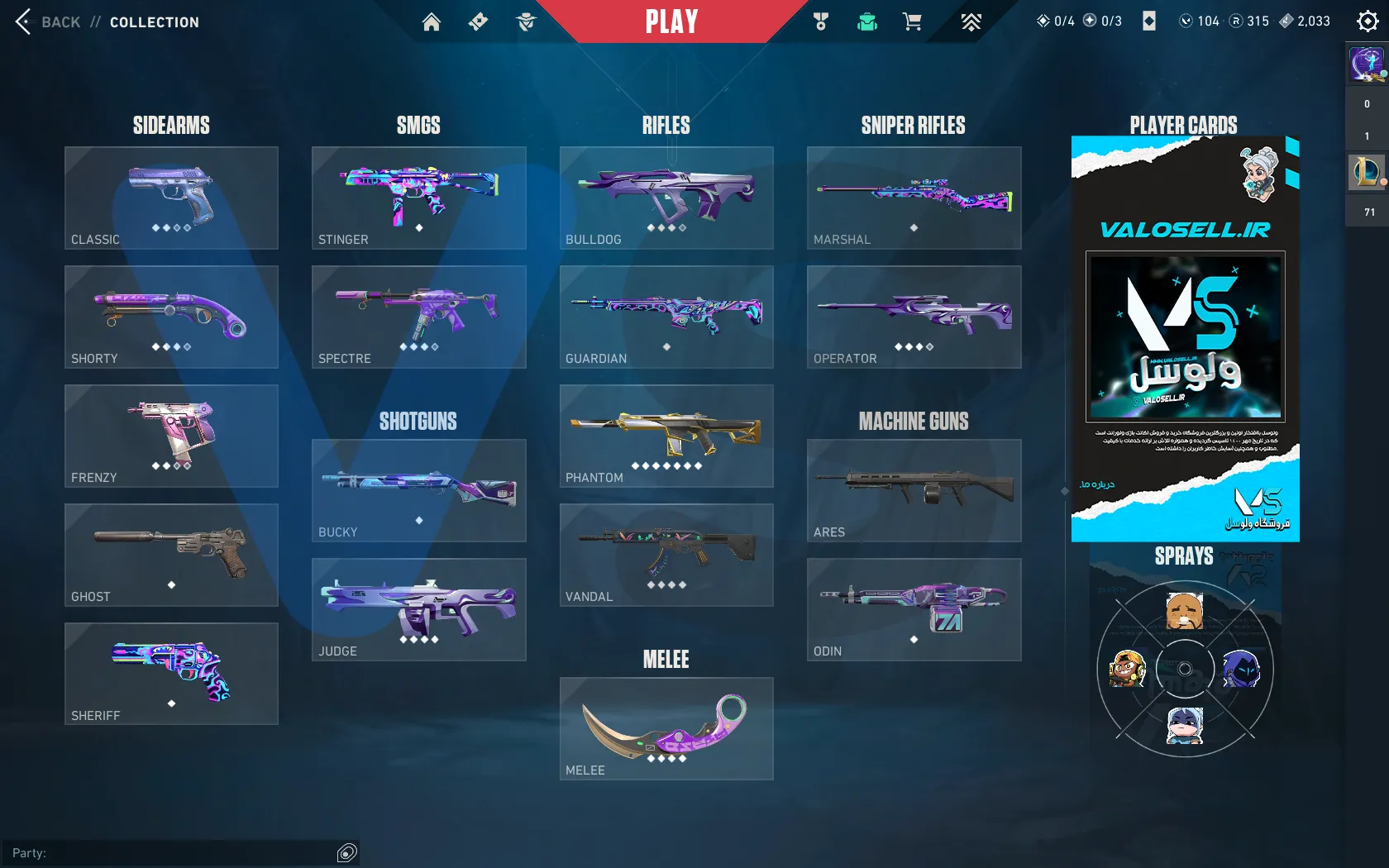
Task: Select the Classic sidearm slot
Action: [x=171, y=198]
